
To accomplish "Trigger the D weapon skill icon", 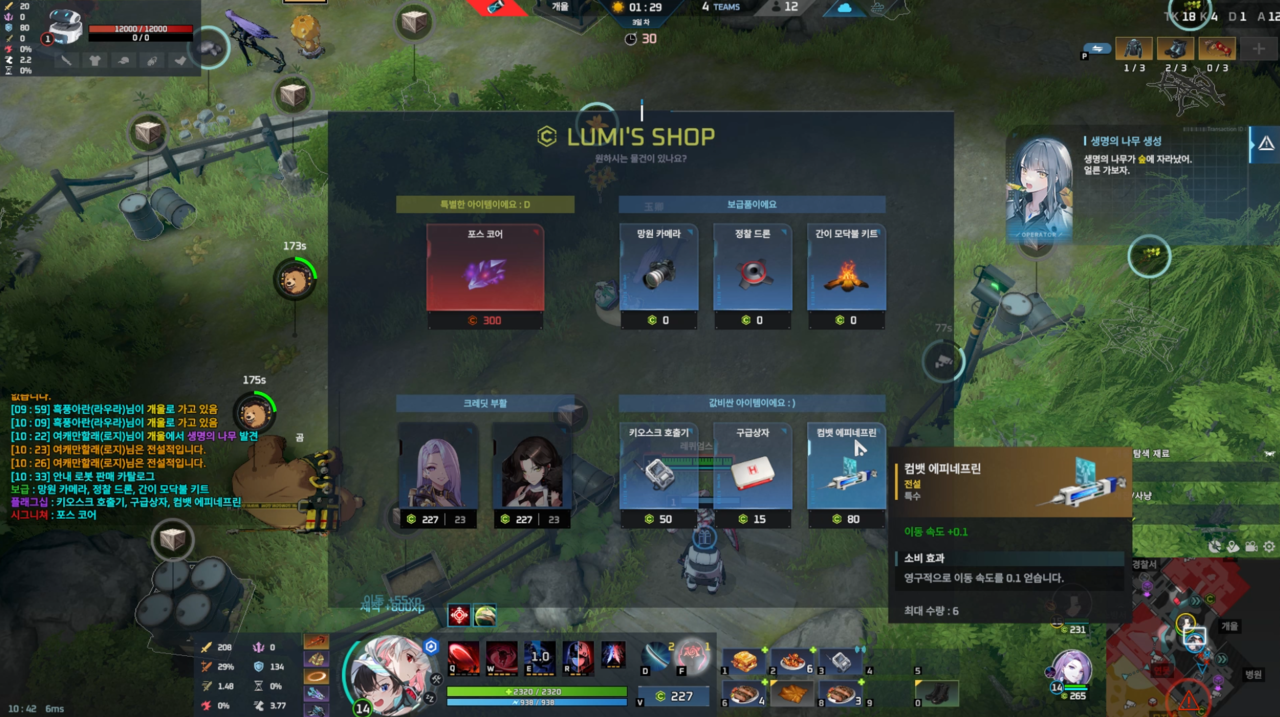I will click(656, 657).
